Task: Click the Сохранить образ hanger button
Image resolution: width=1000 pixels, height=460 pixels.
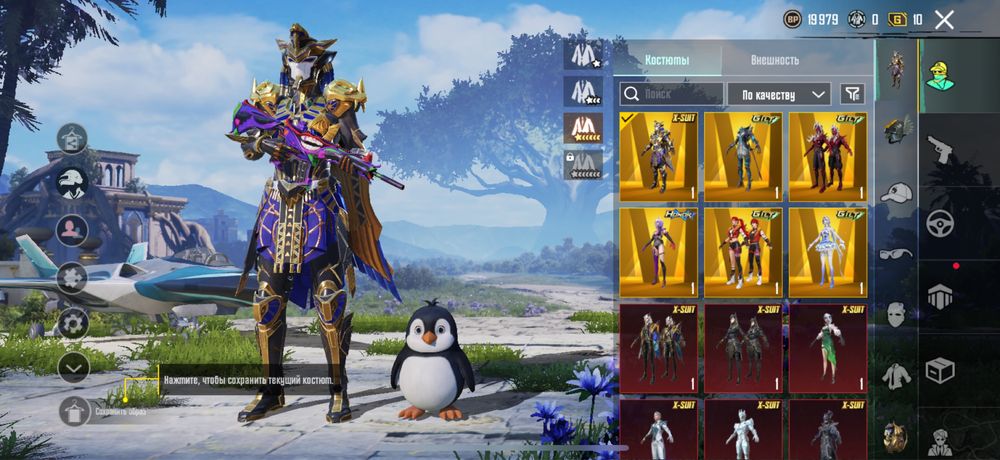Action: (x=75, y=411)
